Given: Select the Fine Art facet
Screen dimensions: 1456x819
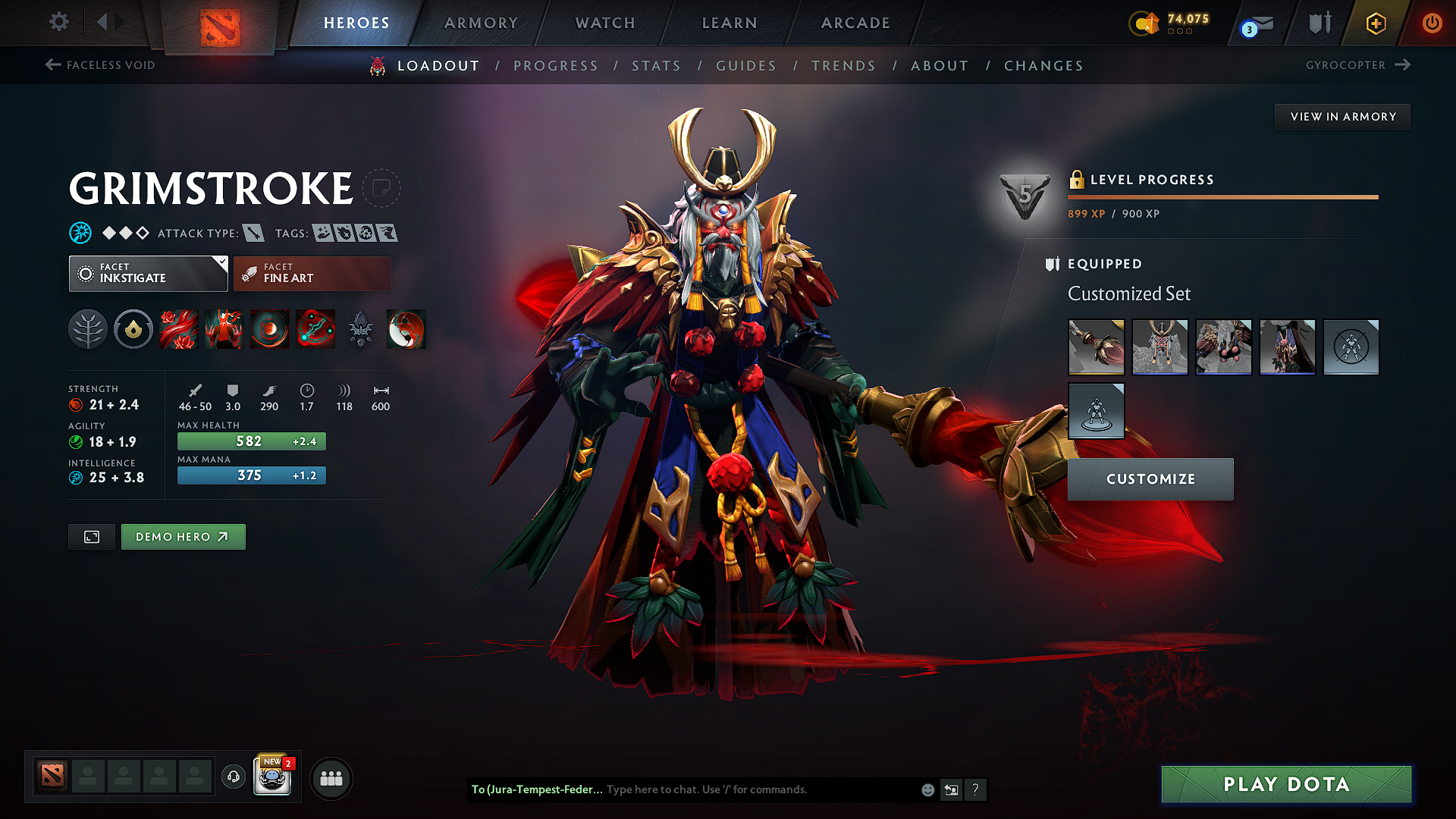Looking at the screenshot, I should tap(312, 273).
